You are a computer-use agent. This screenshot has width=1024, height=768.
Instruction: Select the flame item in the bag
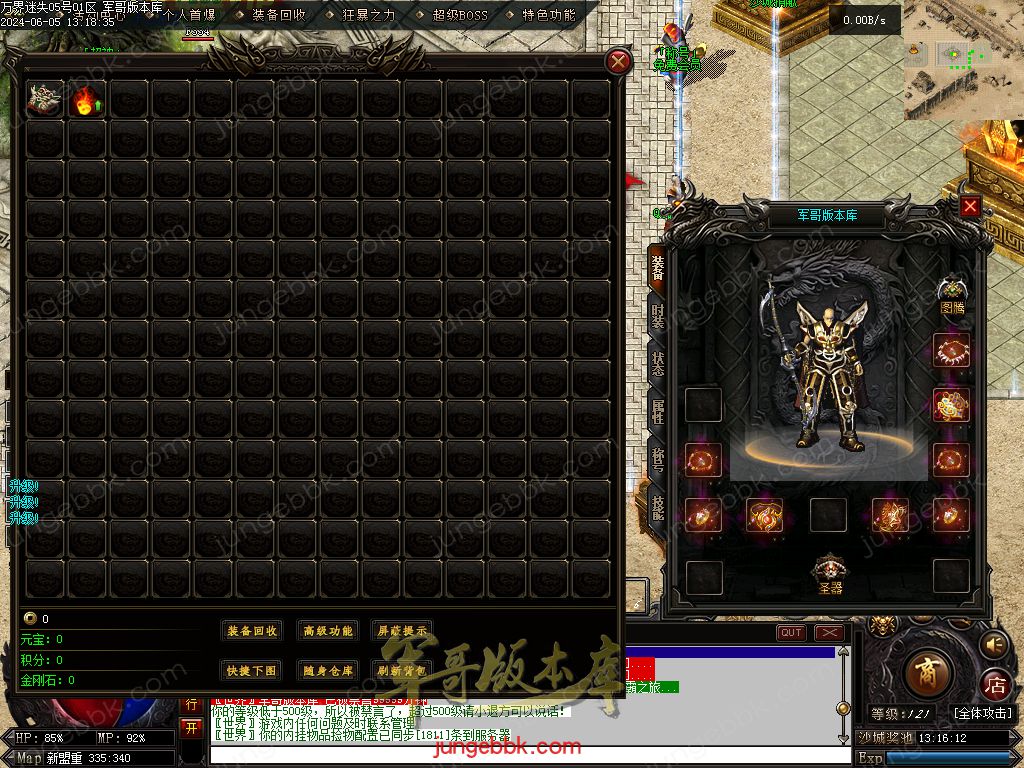[x=87, y=99]
